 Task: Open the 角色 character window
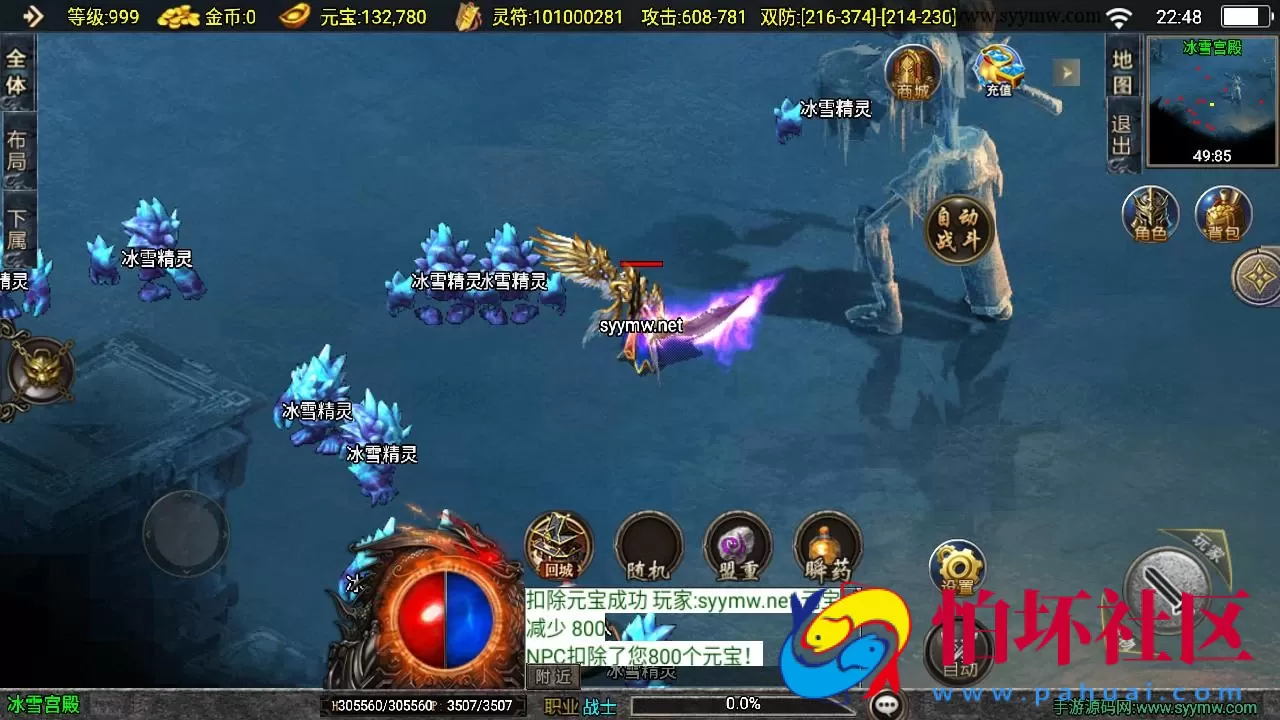[1150, 215]
